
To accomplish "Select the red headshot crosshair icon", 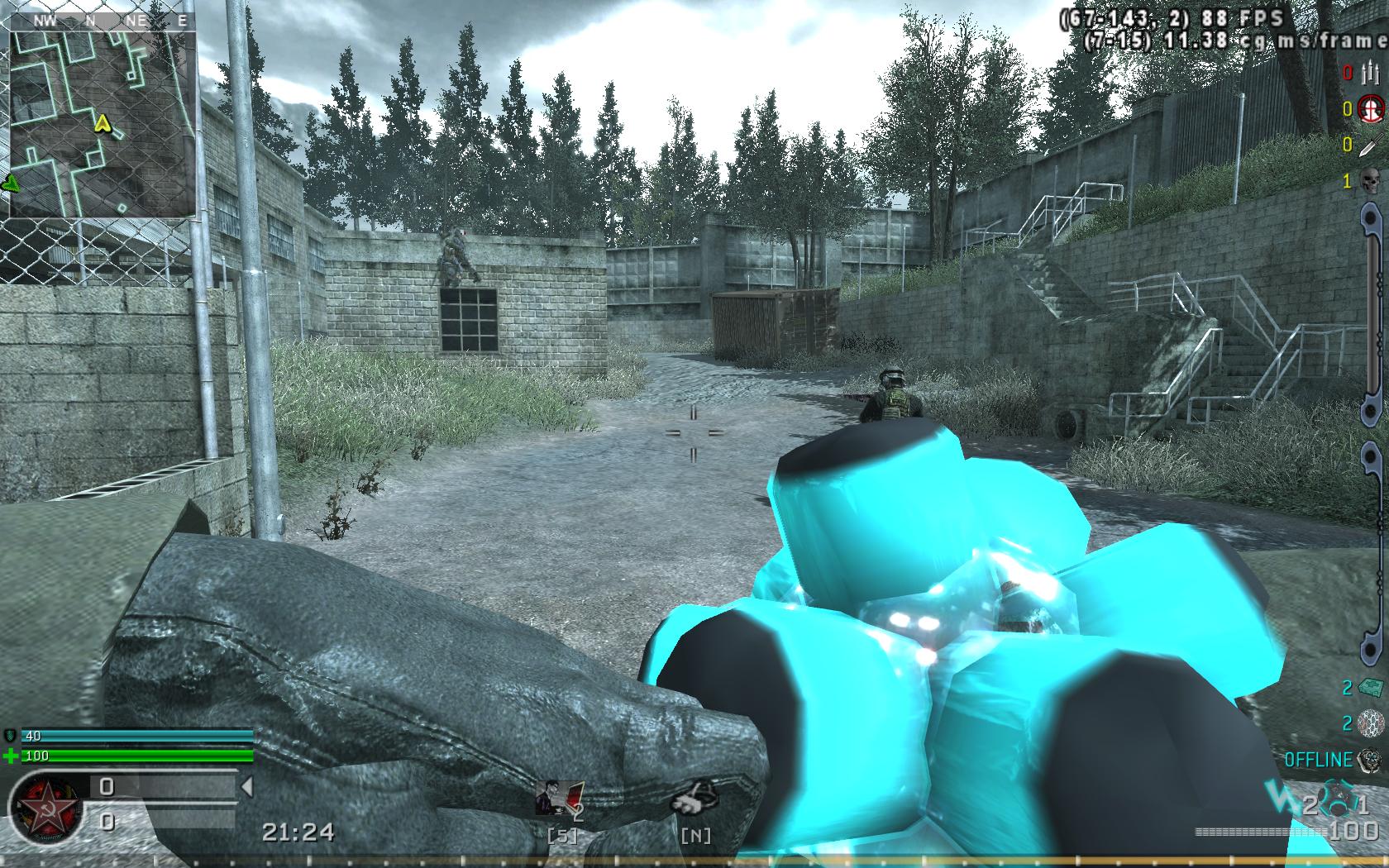I will click(x=1371, y=107).
